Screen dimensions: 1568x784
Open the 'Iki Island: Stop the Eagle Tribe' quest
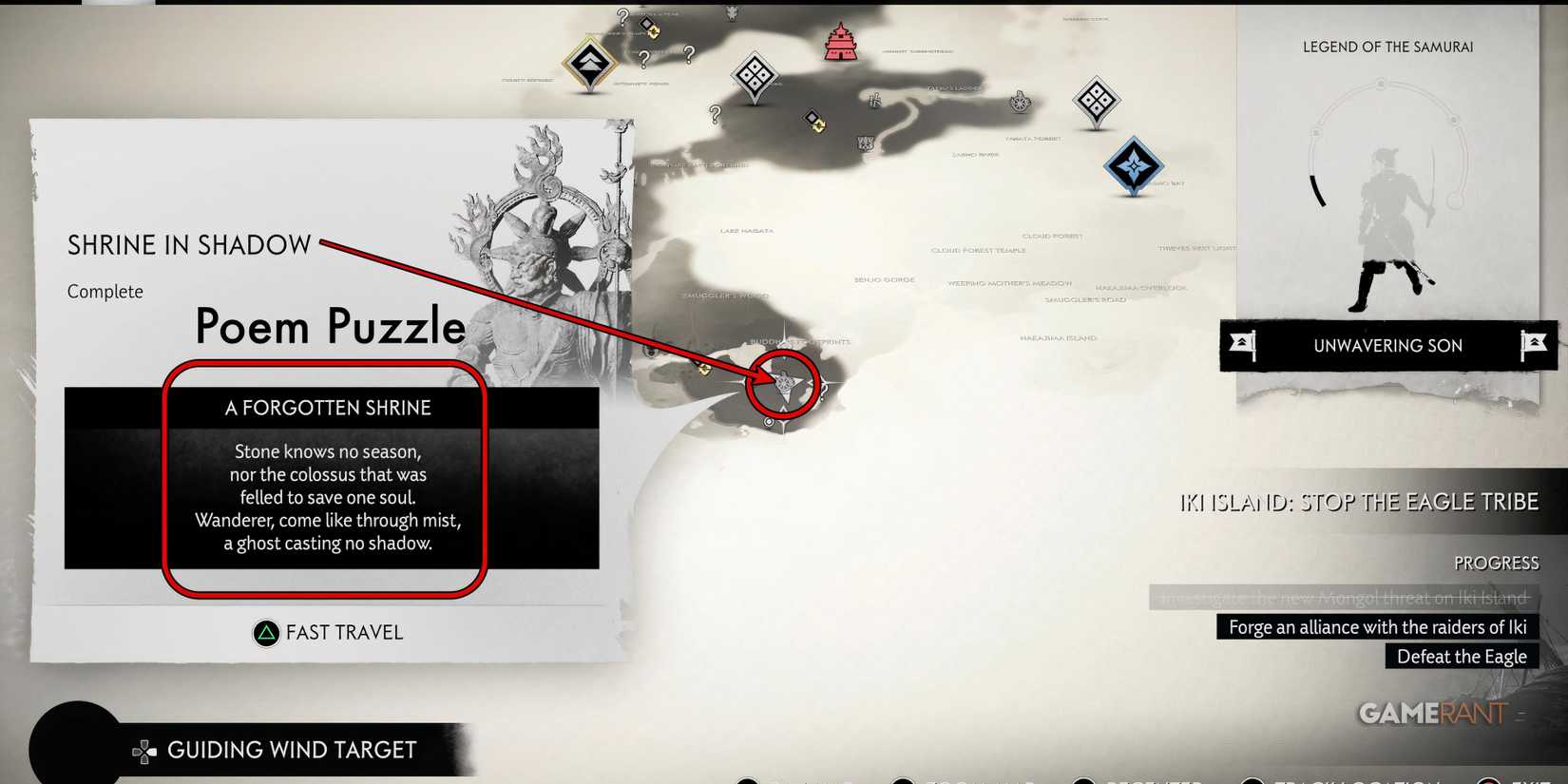point(1359,501)
